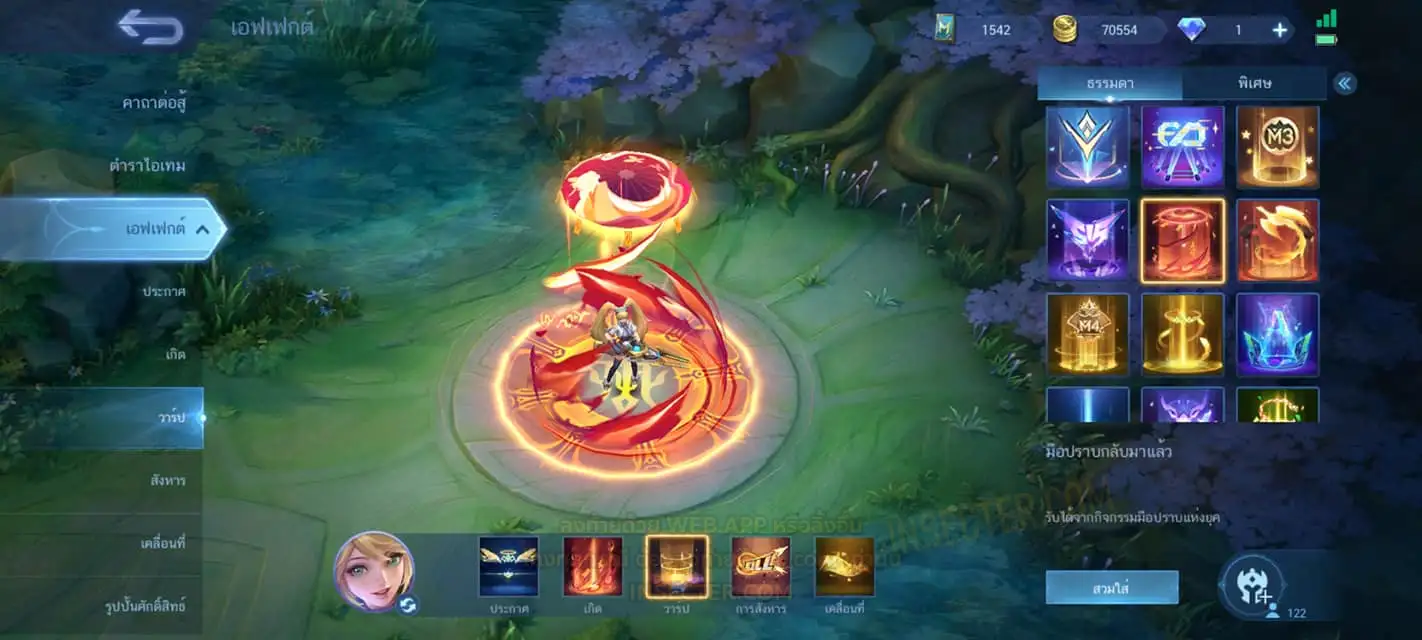Viewport: 1422px width, 640px height.
Task: Select the red swirling fire recall effect
Action: [1277, 240]
